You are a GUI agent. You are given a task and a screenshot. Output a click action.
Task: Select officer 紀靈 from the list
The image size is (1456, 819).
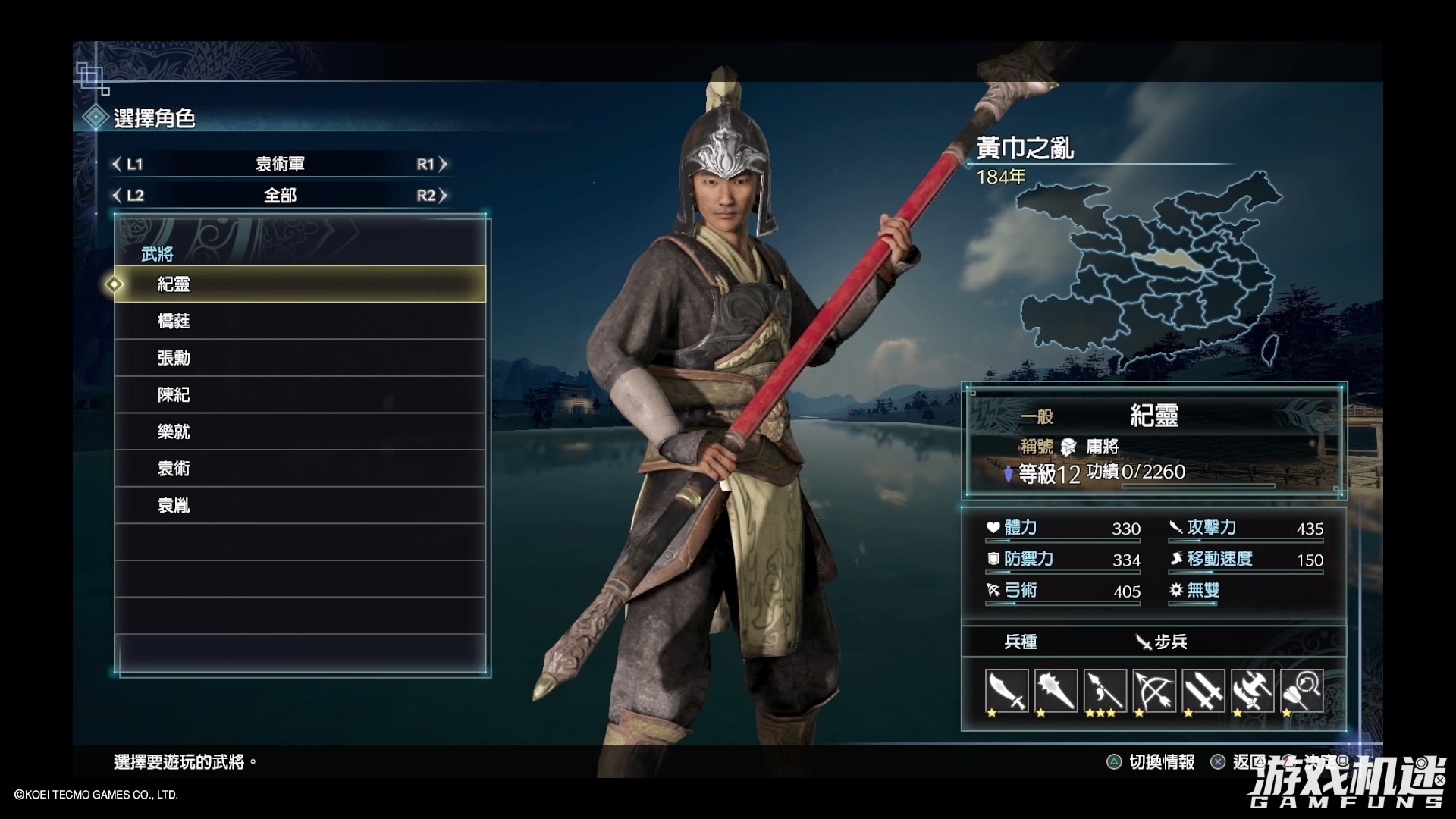coord(300,284)
